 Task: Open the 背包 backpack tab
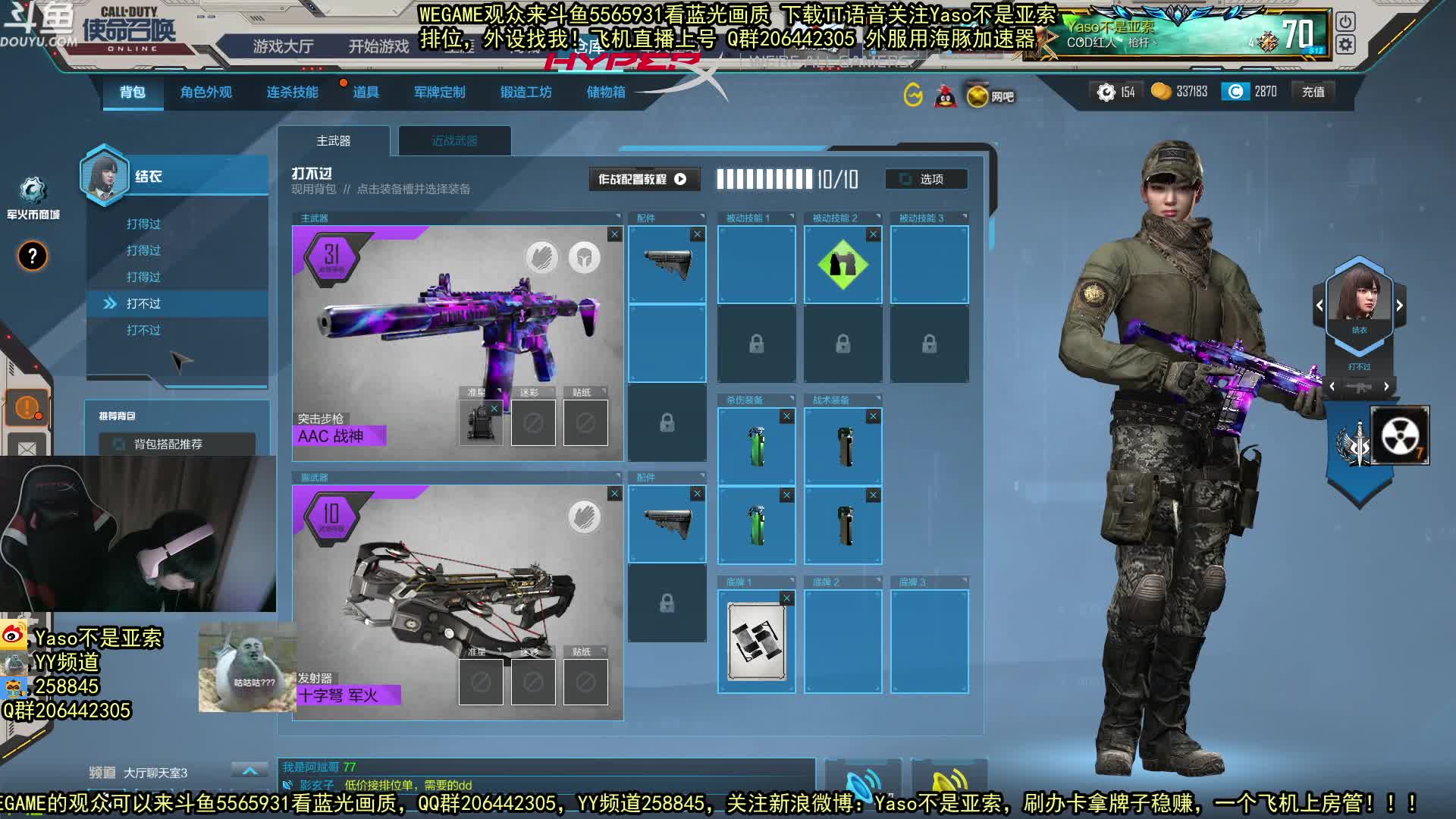pyautogui.click(x=132, y=93)
